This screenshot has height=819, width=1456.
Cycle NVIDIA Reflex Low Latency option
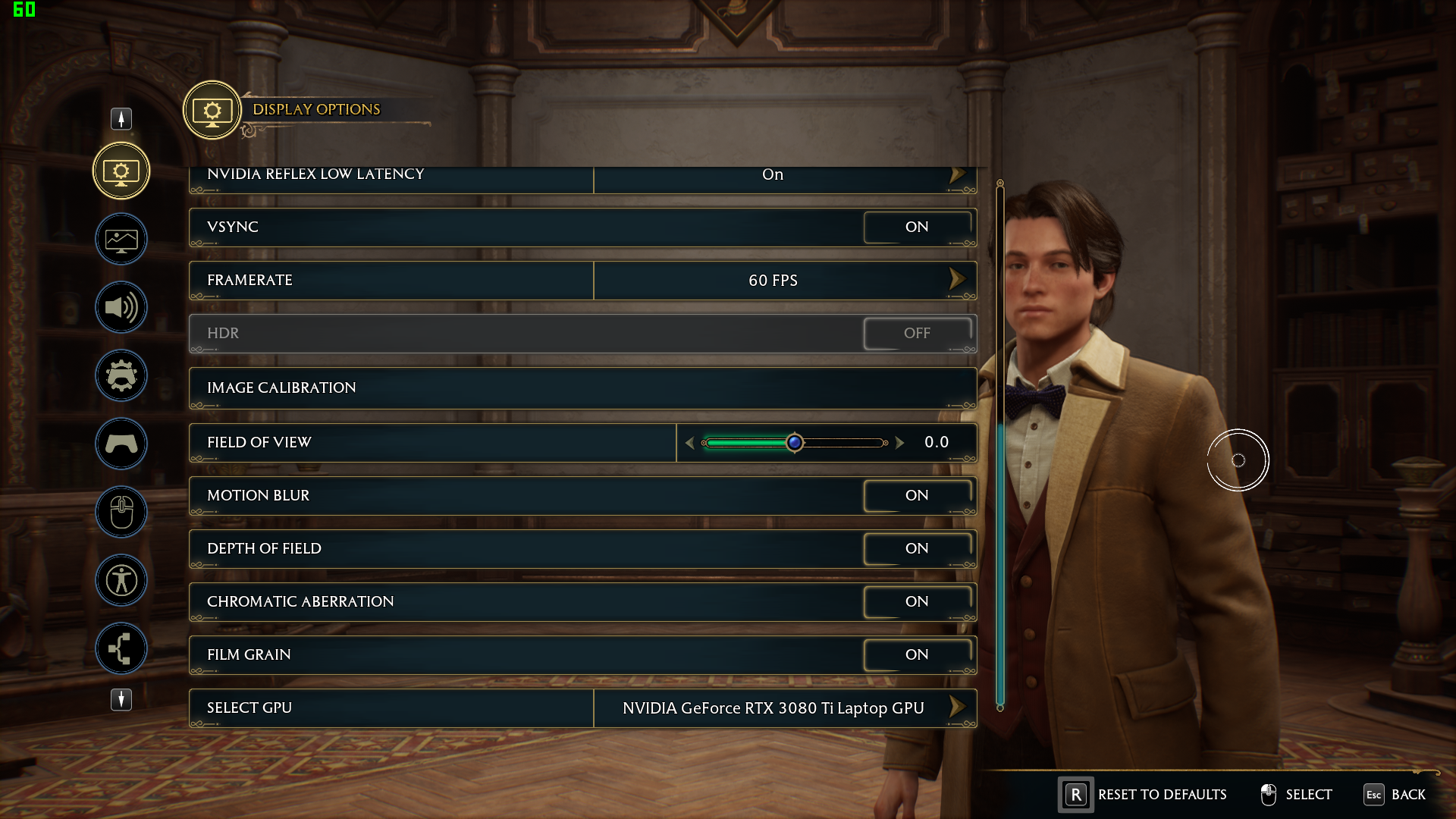point(957,175)
